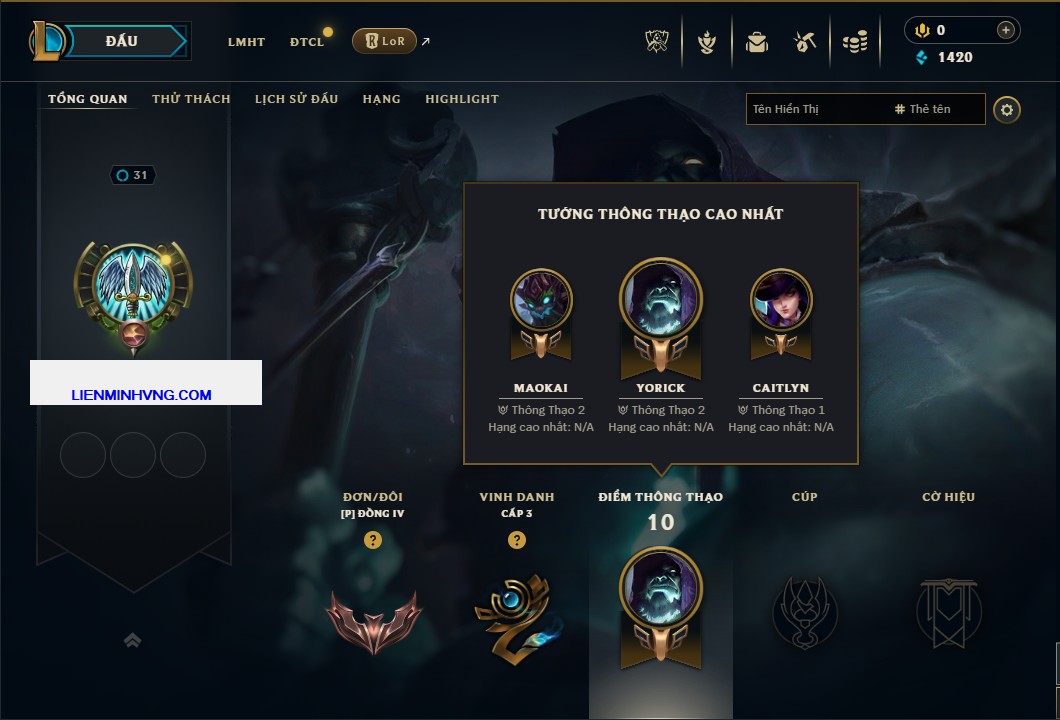The height and width of the screenshot is (720, 1060).
Task: Switch to the Lịch Sử Đấu tab
Action: pyautogui.click(x=296, y=99)
